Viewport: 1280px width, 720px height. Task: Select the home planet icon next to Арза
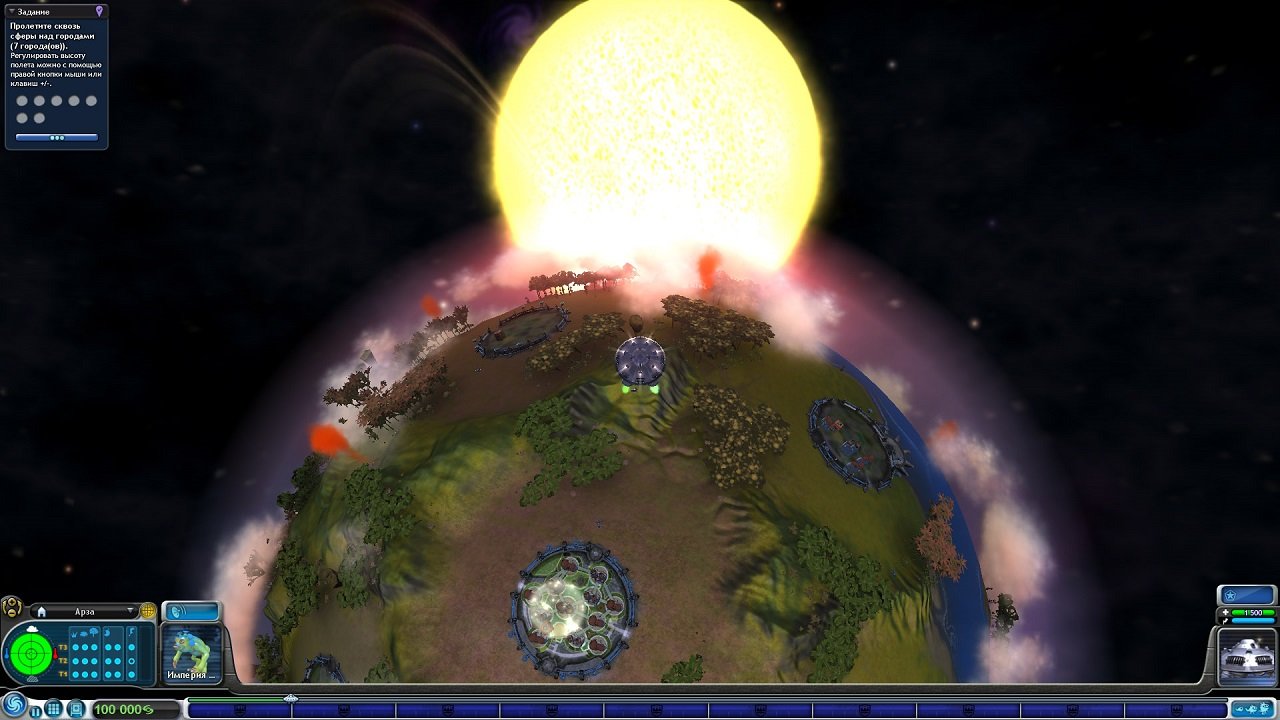(42, 611)
